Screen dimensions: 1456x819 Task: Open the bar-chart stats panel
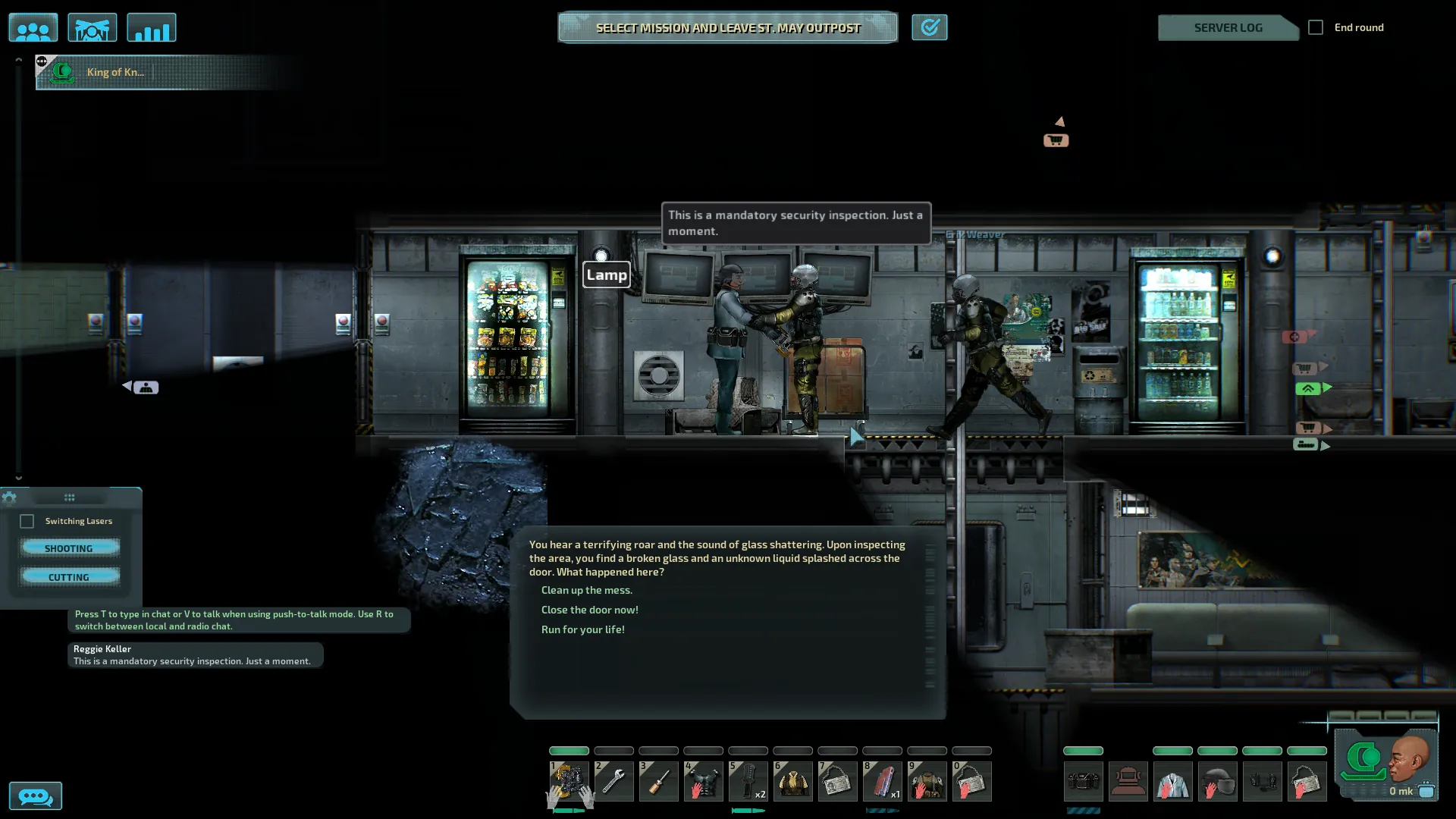152,28
